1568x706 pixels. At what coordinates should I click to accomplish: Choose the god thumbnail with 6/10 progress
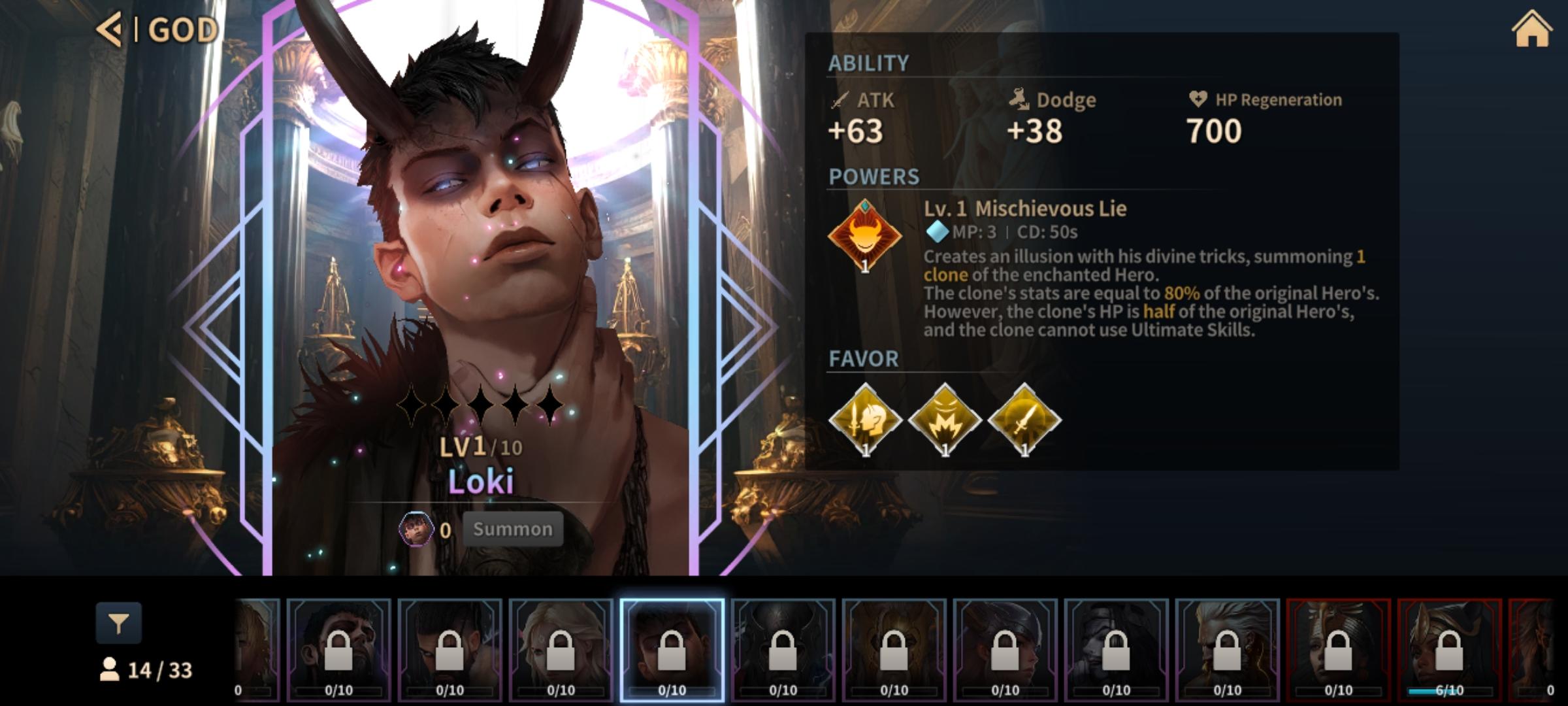point(1448,648)
